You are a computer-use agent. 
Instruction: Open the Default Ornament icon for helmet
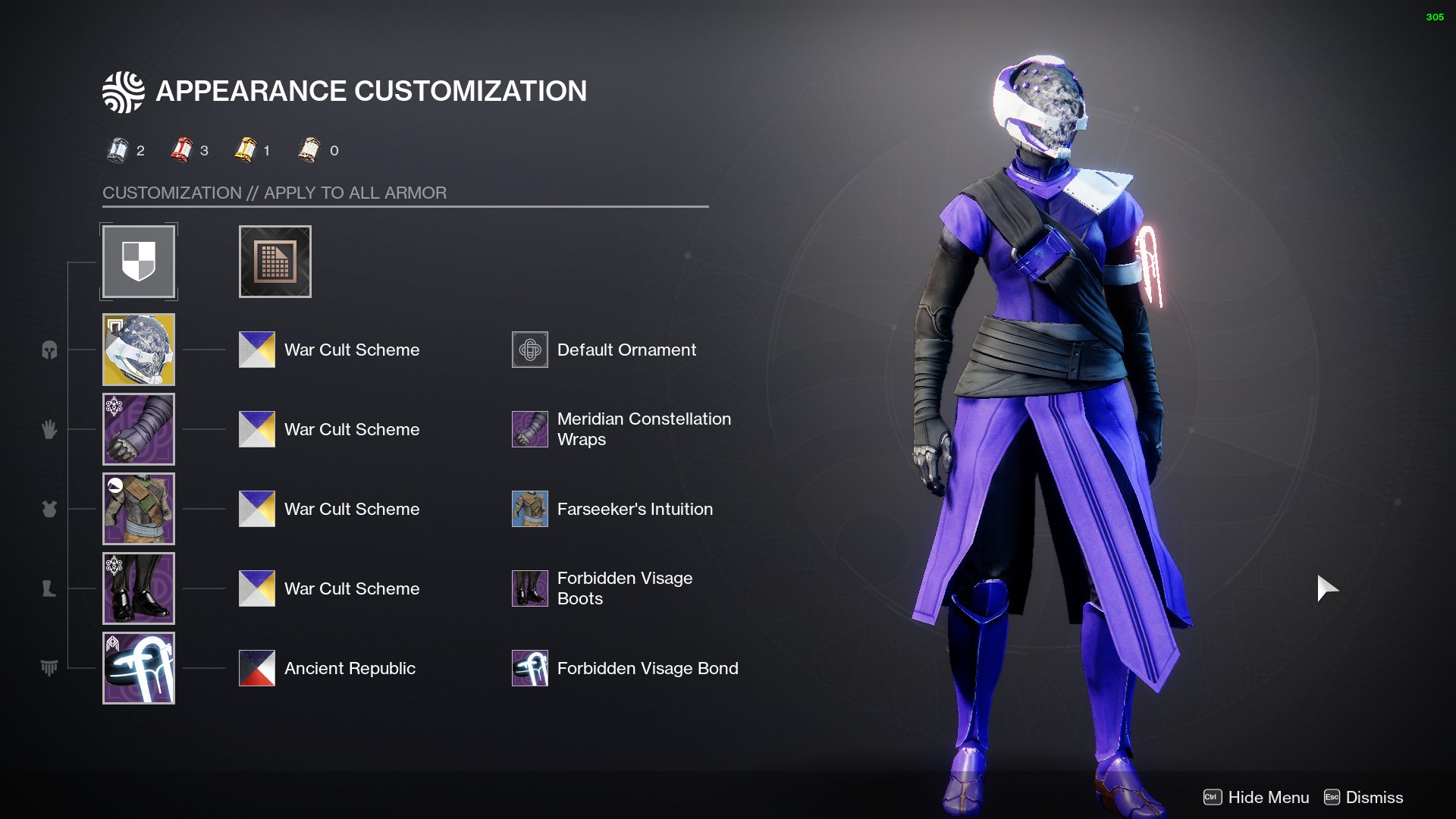tap(530, 350)
